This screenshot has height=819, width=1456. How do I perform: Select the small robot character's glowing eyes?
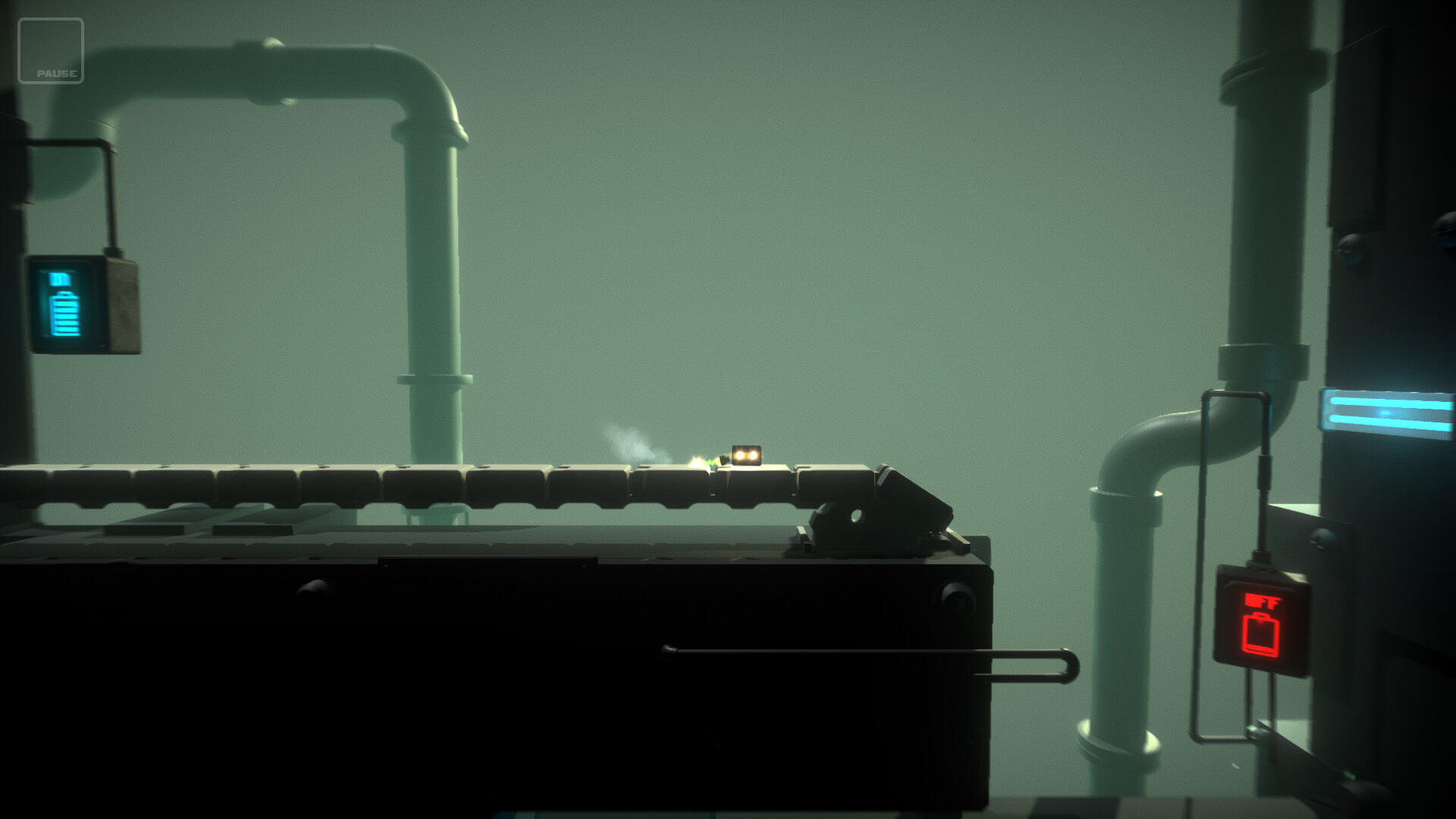pos(745,454)
